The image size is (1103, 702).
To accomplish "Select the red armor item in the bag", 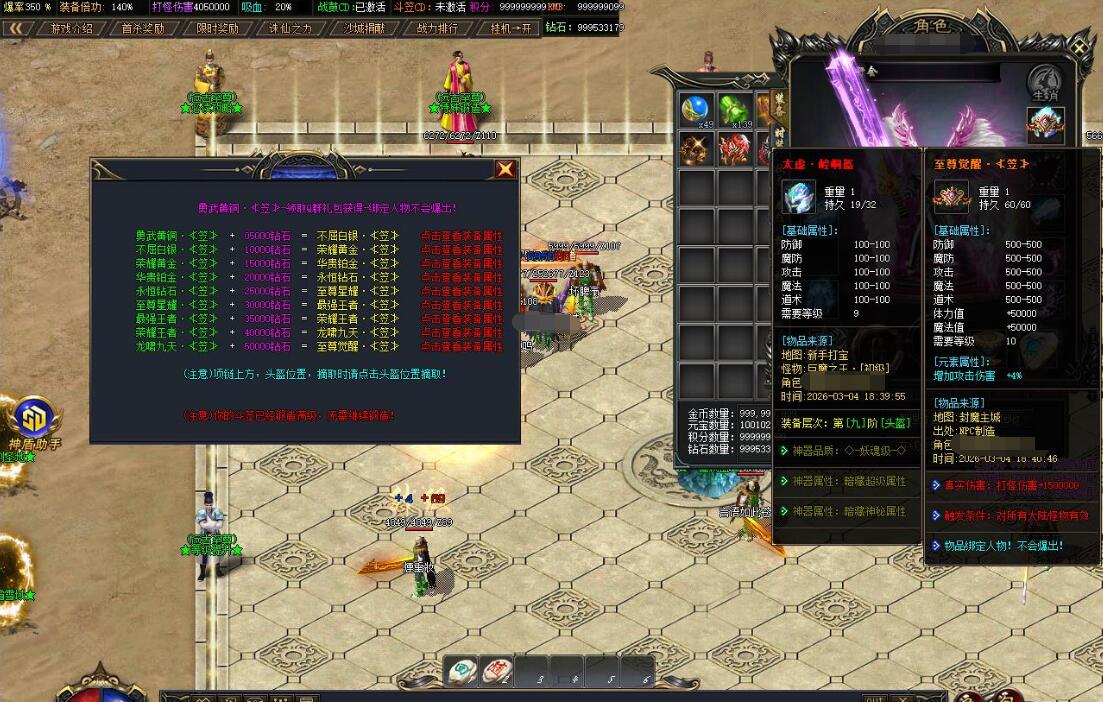I will click(x=734, y=149).
